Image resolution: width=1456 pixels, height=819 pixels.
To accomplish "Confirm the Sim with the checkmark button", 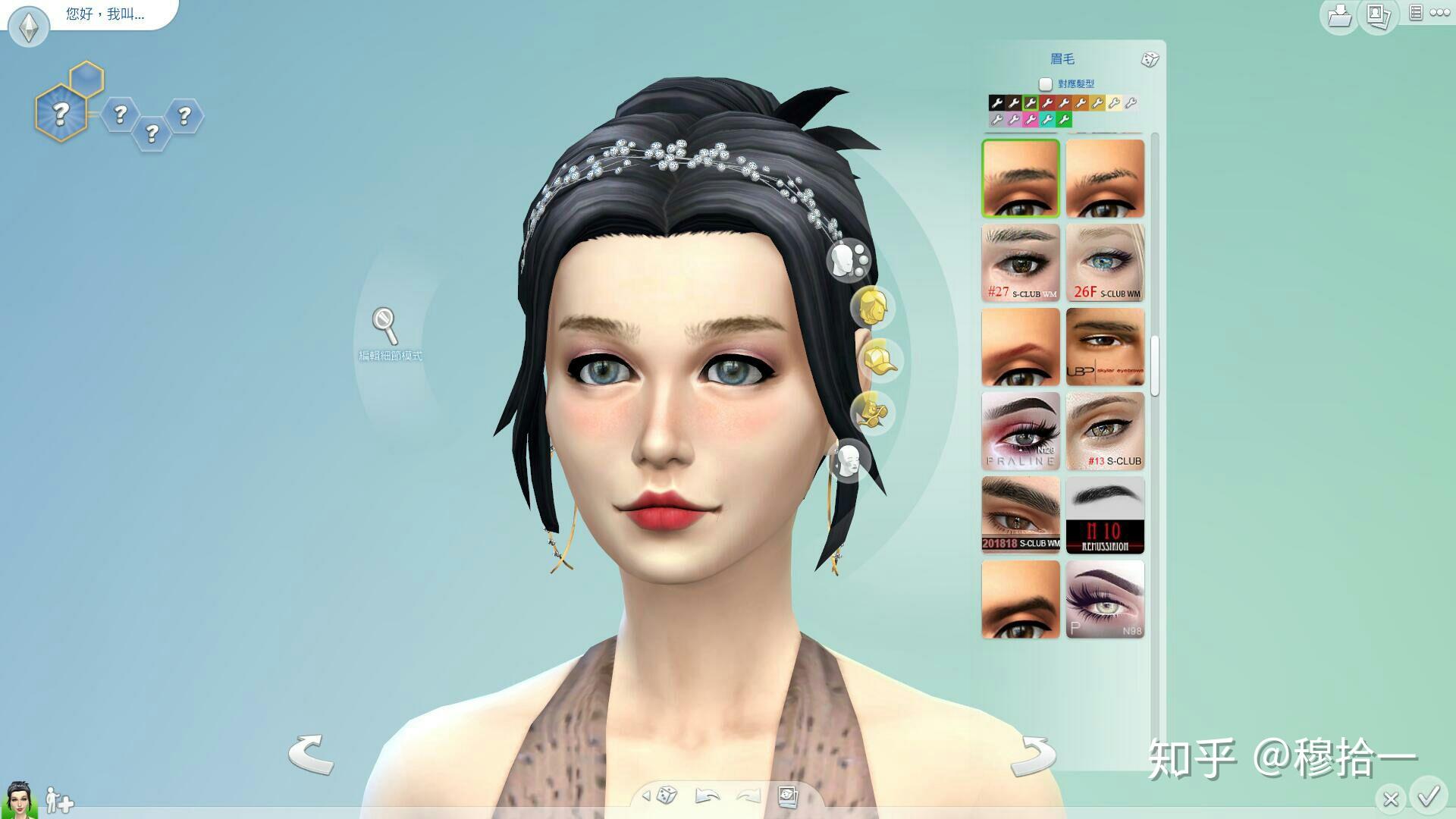I will tap(1429, 797).
